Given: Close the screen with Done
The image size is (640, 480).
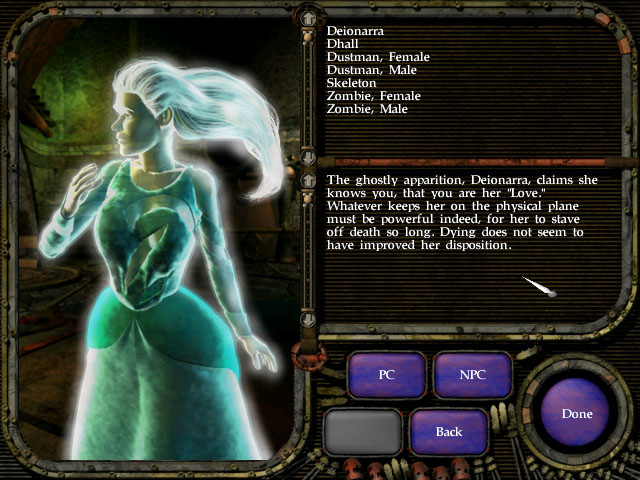Looking at the screenshot, I should coord(577,413).
